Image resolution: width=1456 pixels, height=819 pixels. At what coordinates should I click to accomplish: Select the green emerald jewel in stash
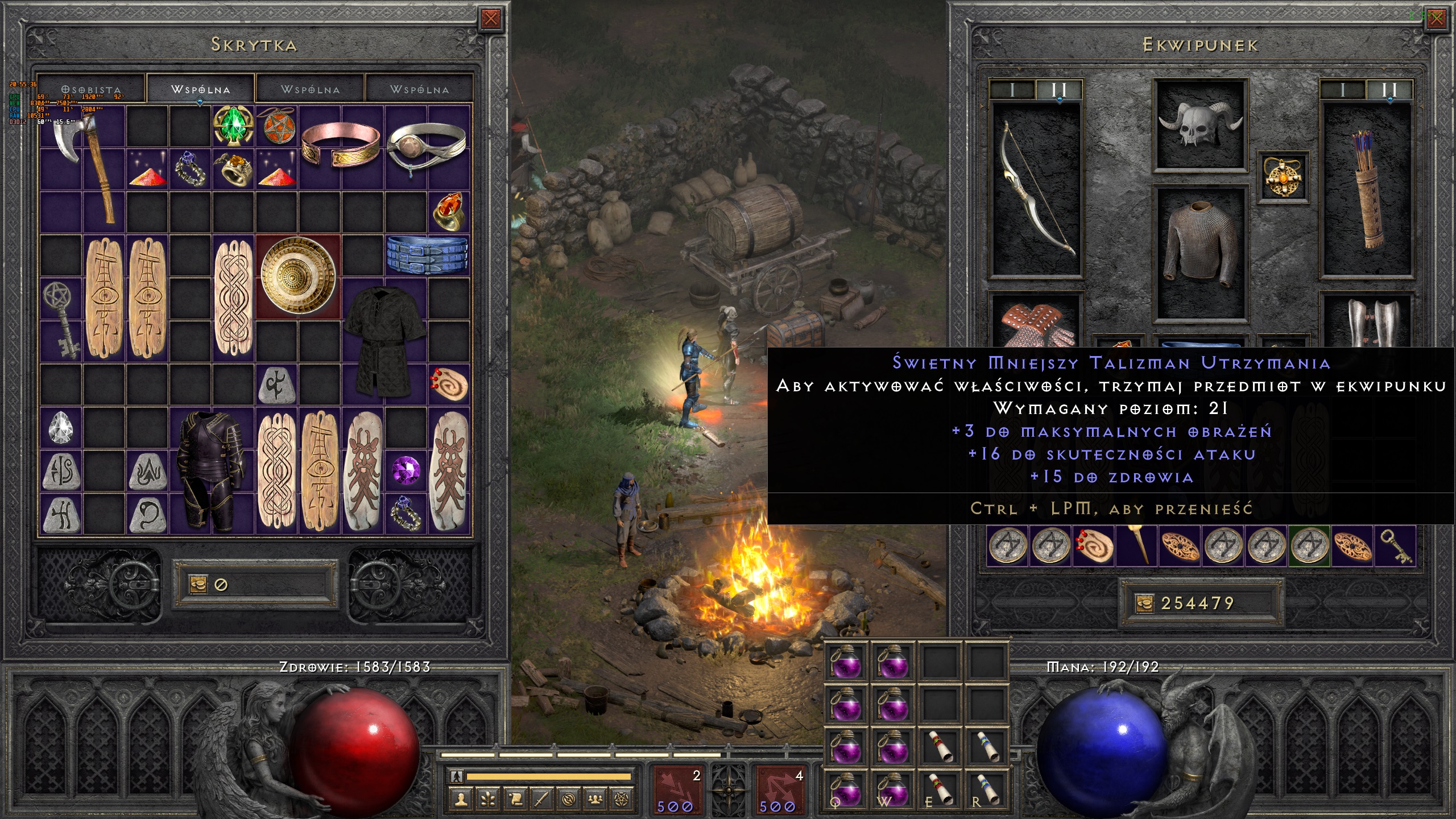pyautogui.click(x=233, y=126)
